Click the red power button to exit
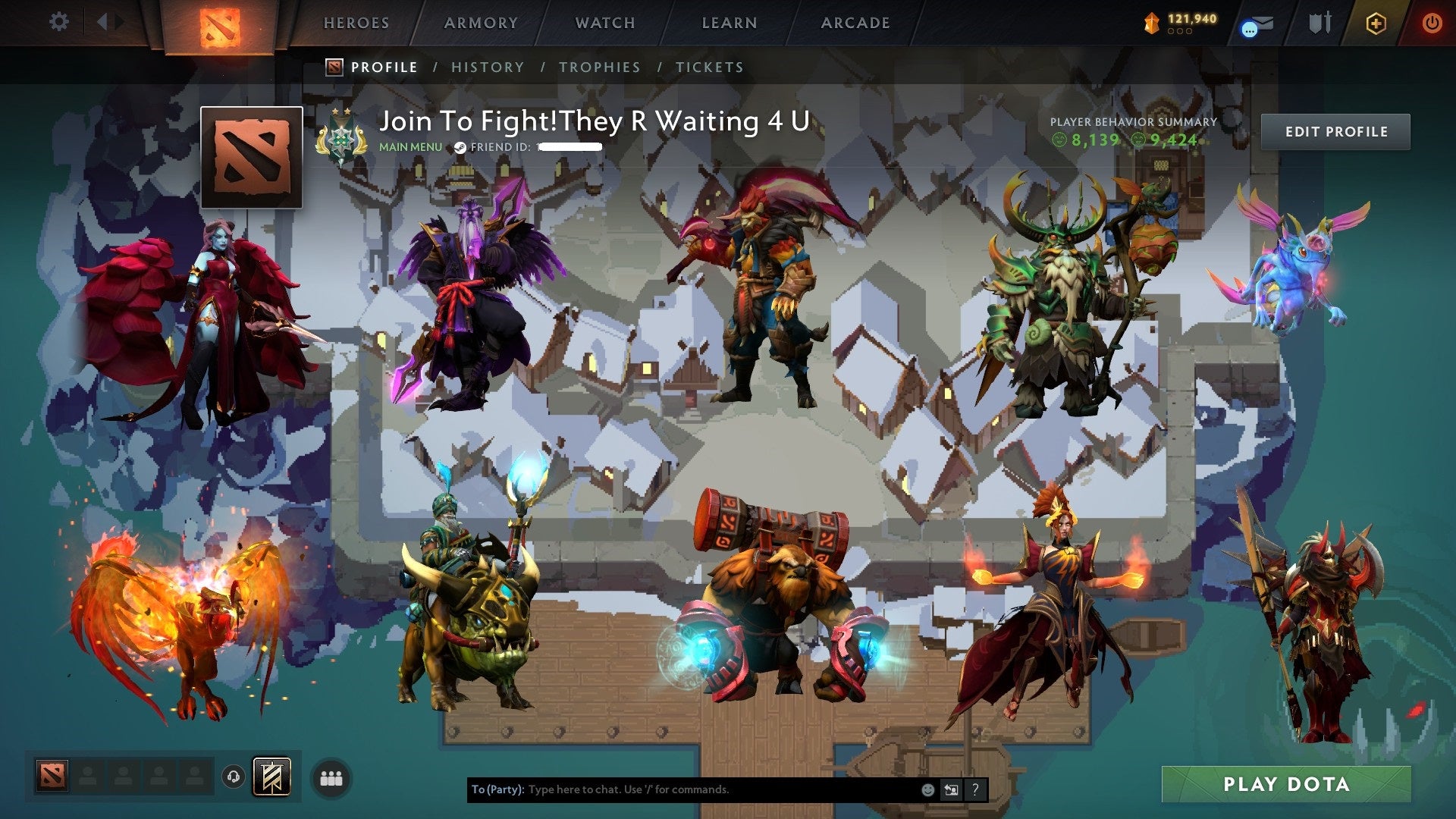 (x=1432, y=22)
